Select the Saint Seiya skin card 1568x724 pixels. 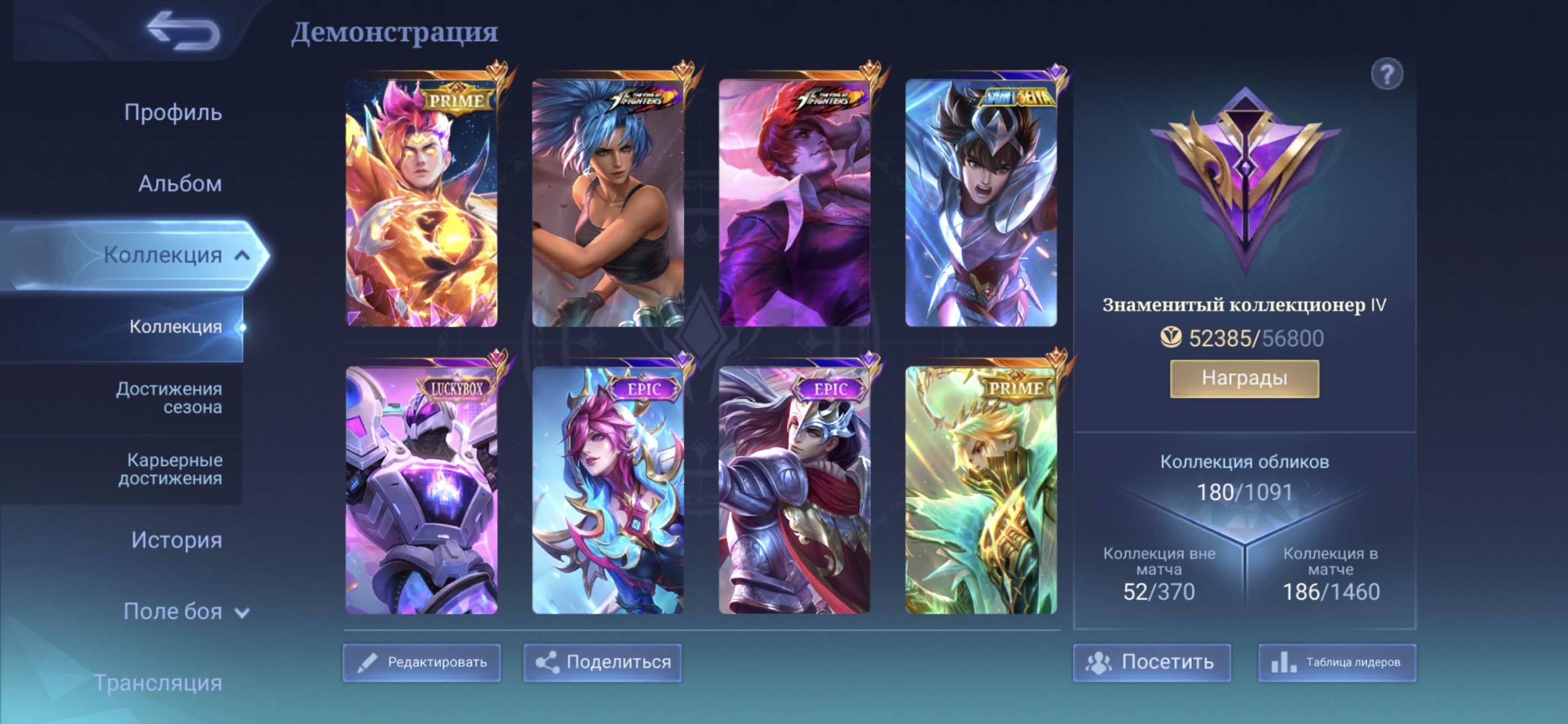point(981,202)
